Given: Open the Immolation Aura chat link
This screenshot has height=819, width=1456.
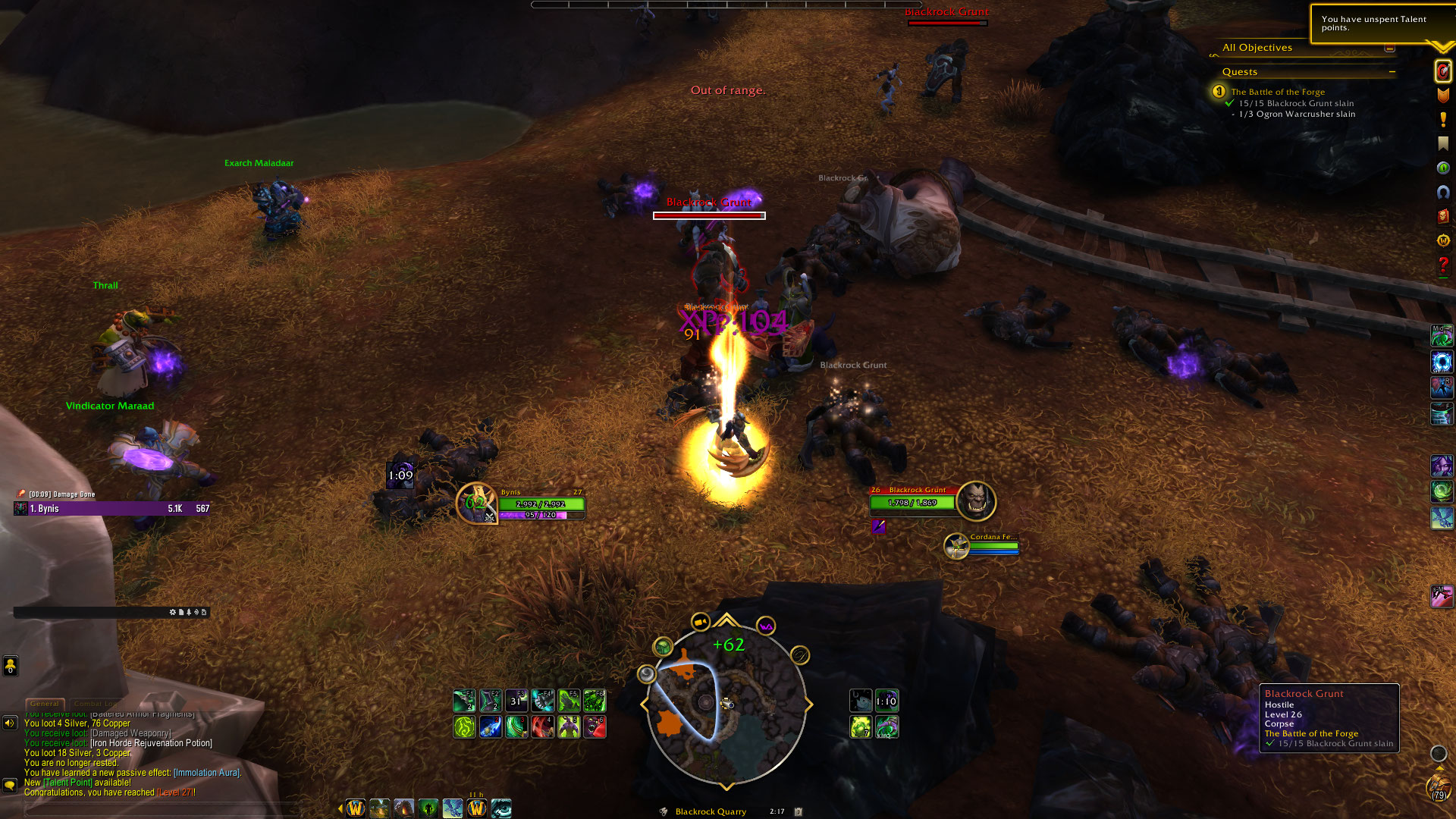Looking at the screenshot, I should [206, 773].
